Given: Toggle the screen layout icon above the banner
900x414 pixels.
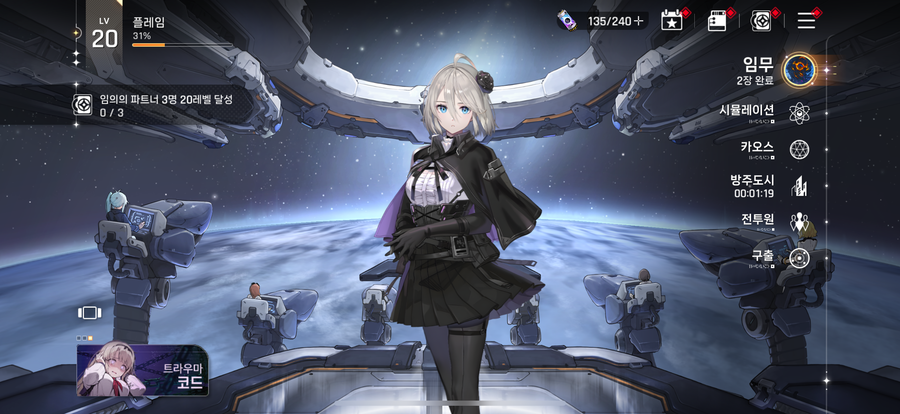Looking at the screenshot, I should point(90,312).
